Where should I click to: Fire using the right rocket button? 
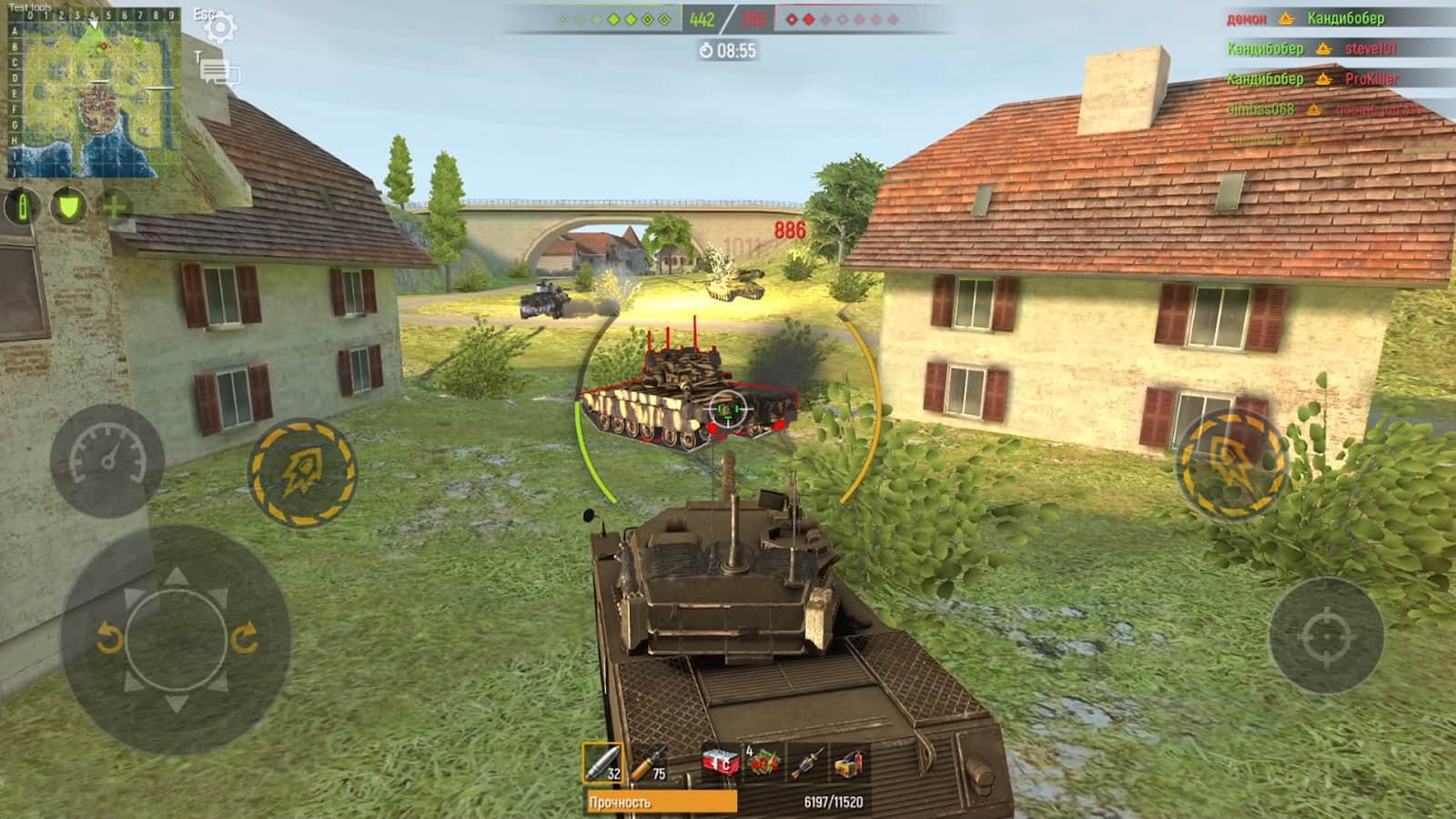(x=1231, y=464)
